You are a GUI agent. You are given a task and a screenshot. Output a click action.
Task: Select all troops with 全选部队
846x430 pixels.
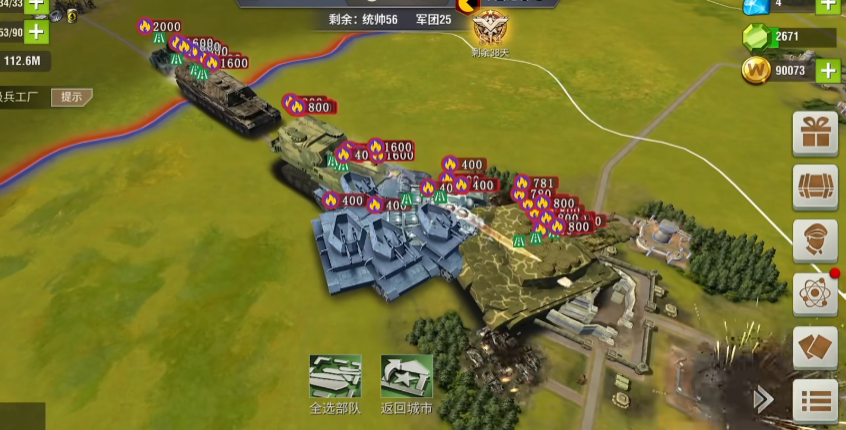[x=335, y=377]
